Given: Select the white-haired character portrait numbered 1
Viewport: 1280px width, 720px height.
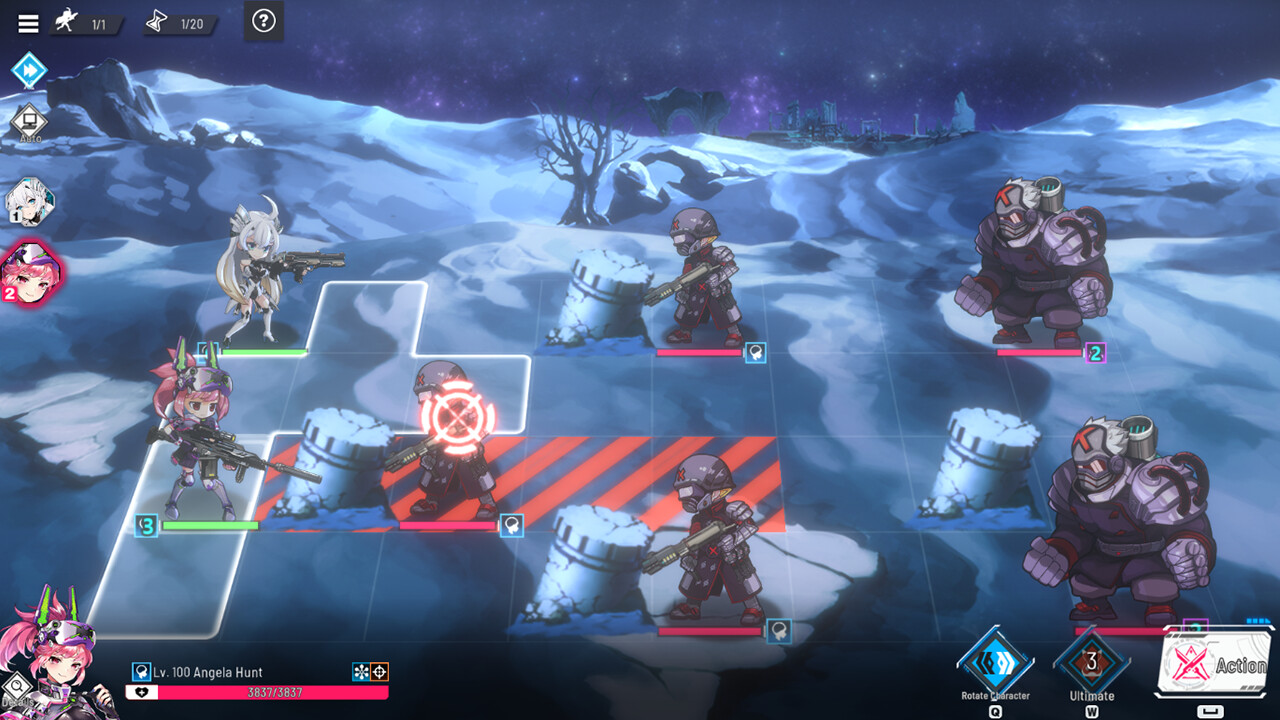Looking at the screenshot, I should (x=29, y=202).
